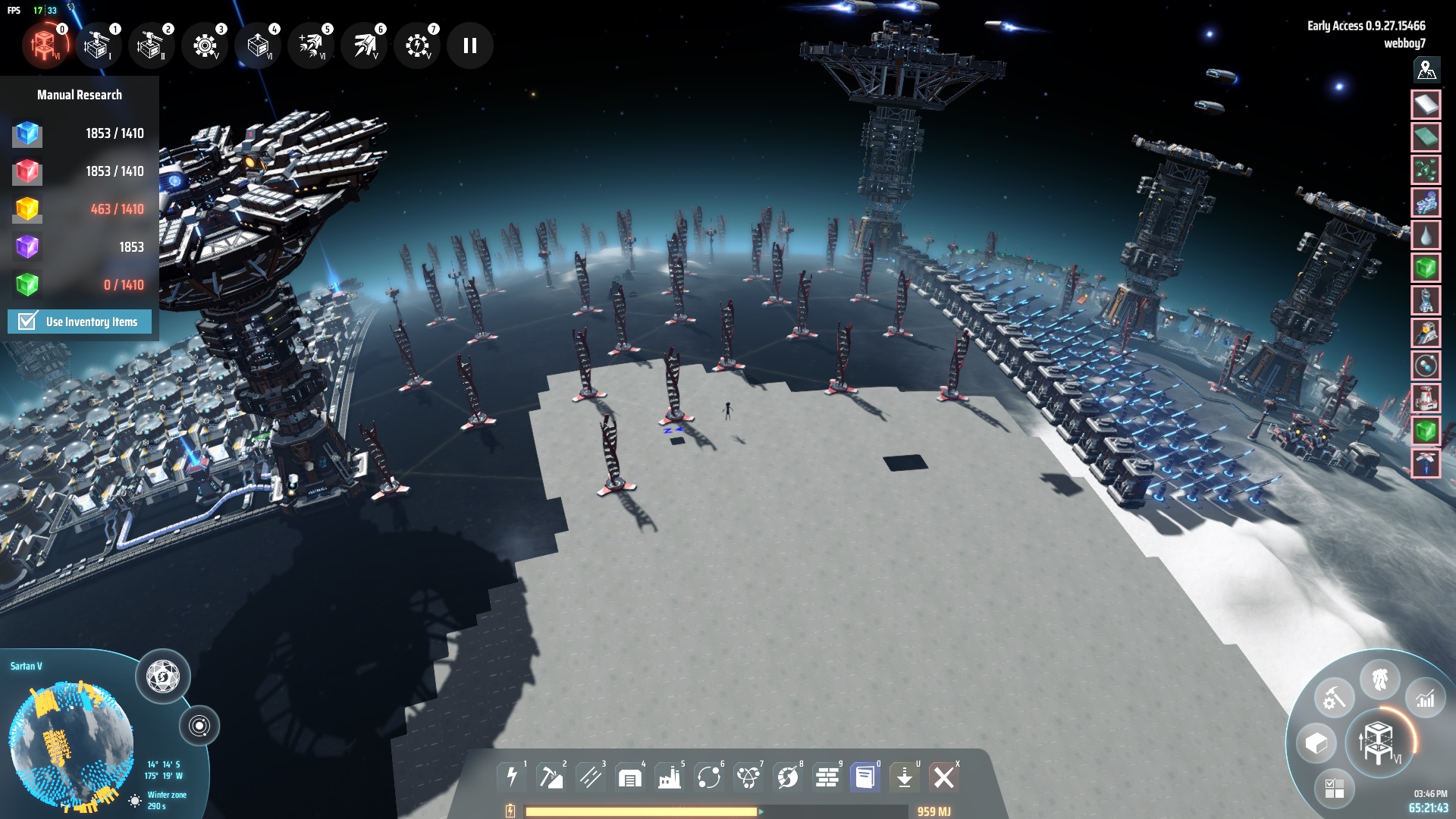Click the Sartan V planet minimap globe
This screenshot has height=819, width=1456.
pos(71,743)
